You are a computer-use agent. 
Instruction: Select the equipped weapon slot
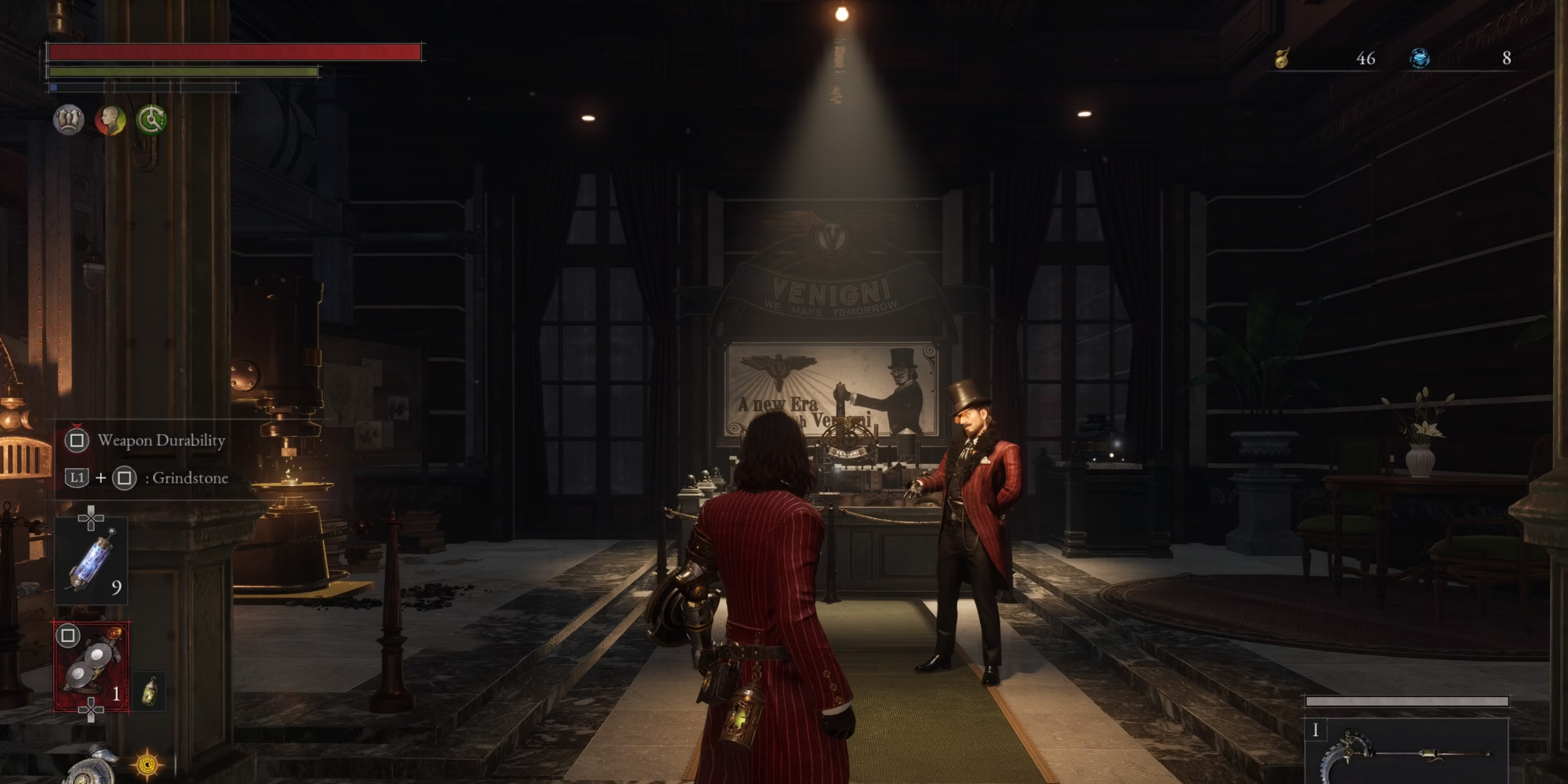pos(1407,754)
